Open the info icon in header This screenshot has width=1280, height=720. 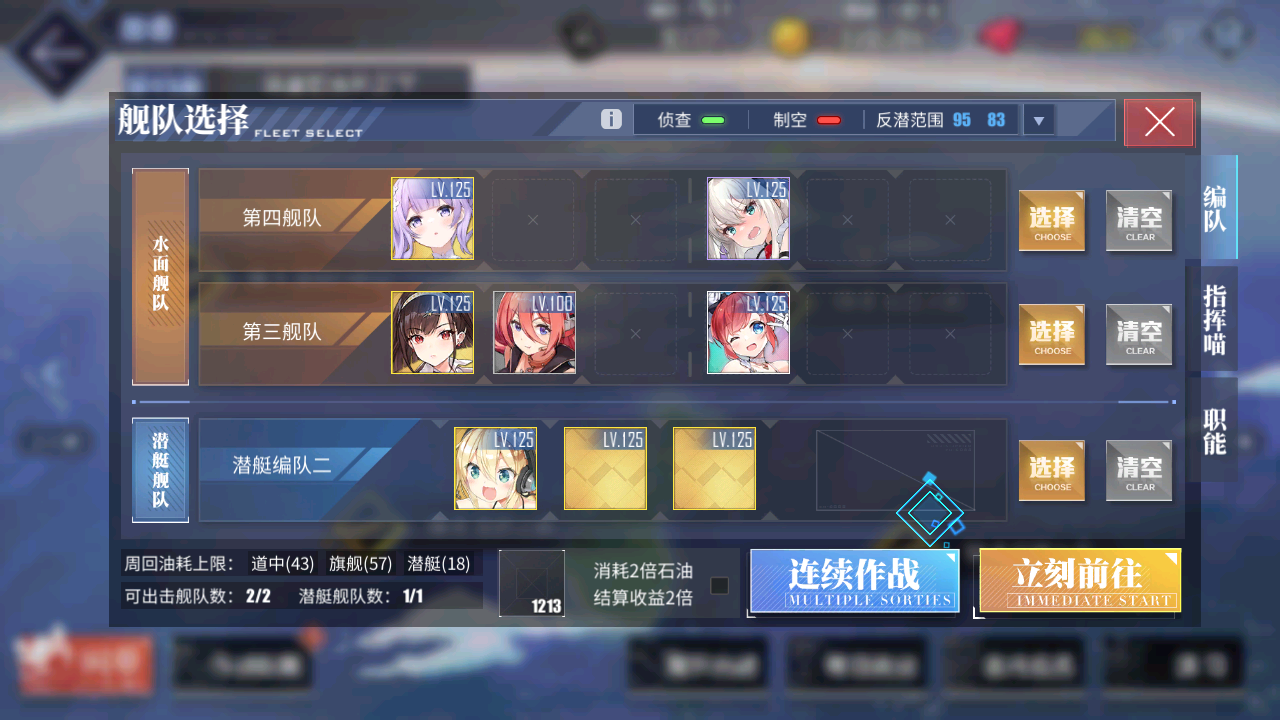[611, 120]
